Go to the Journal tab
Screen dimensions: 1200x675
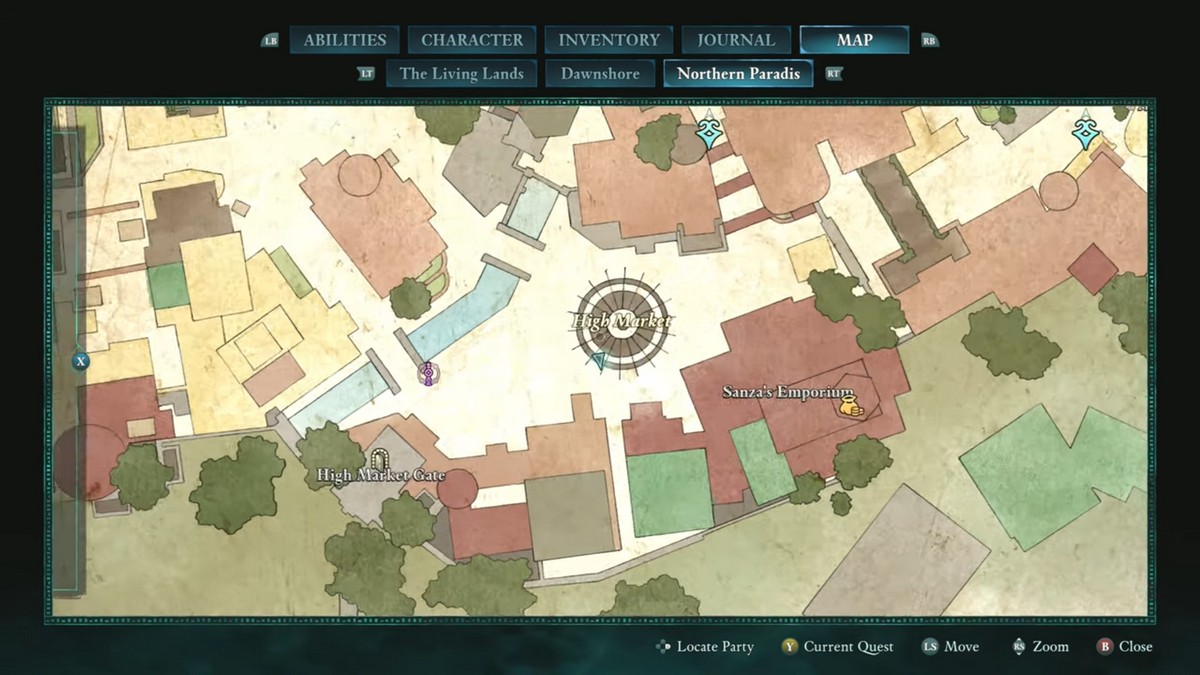(x=736, y=40)
